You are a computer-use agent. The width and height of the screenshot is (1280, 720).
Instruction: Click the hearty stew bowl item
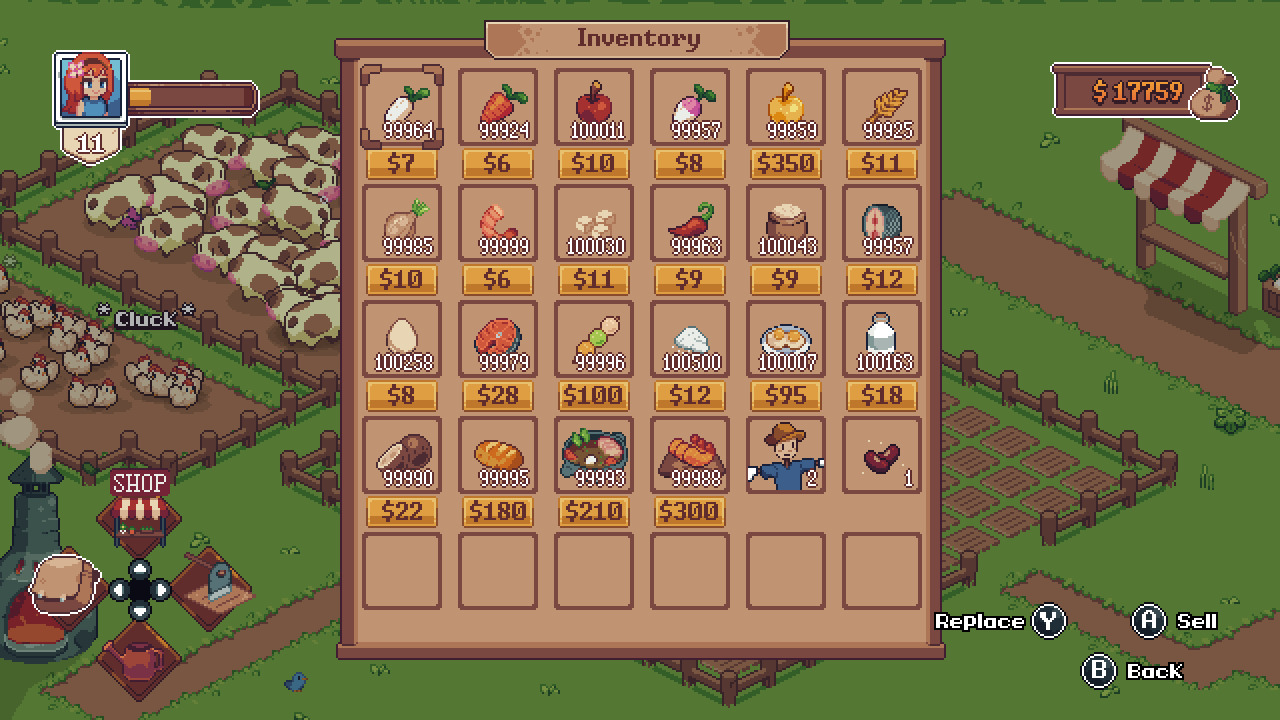click(592, 453)
